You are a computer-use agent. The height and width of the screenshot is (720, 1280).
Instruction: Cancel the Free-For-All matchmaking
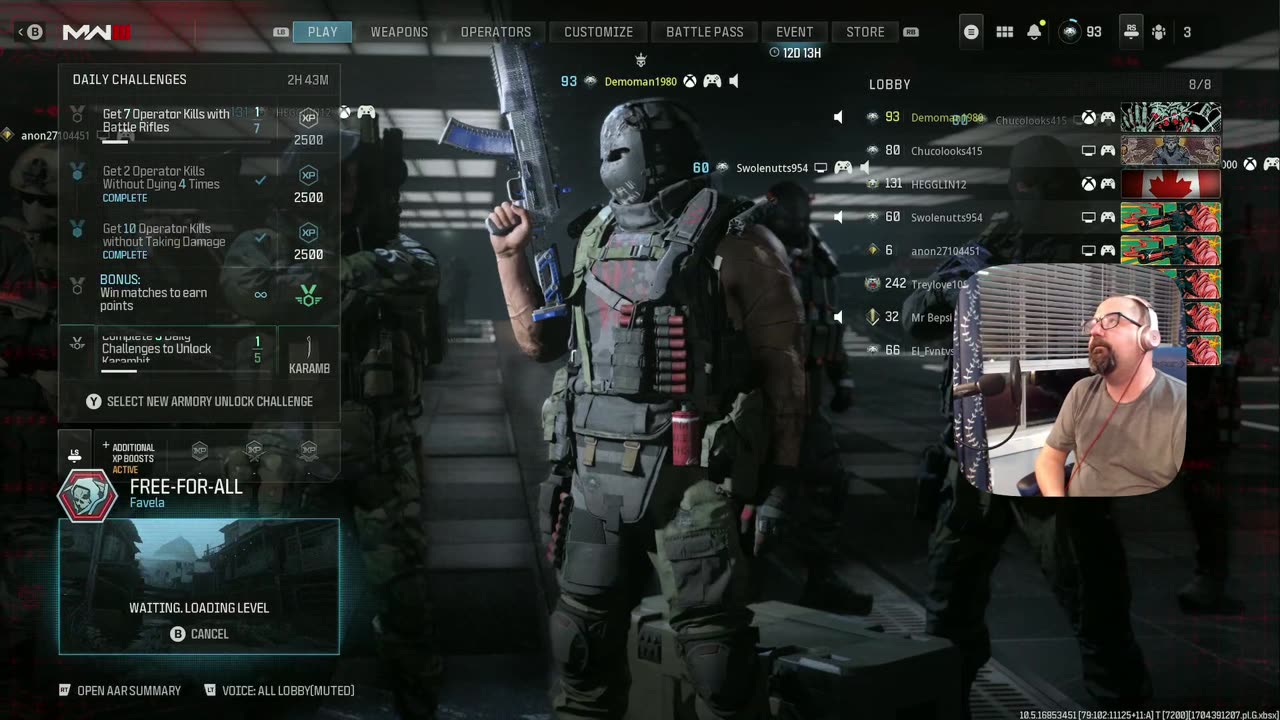[x=199, y=634]
